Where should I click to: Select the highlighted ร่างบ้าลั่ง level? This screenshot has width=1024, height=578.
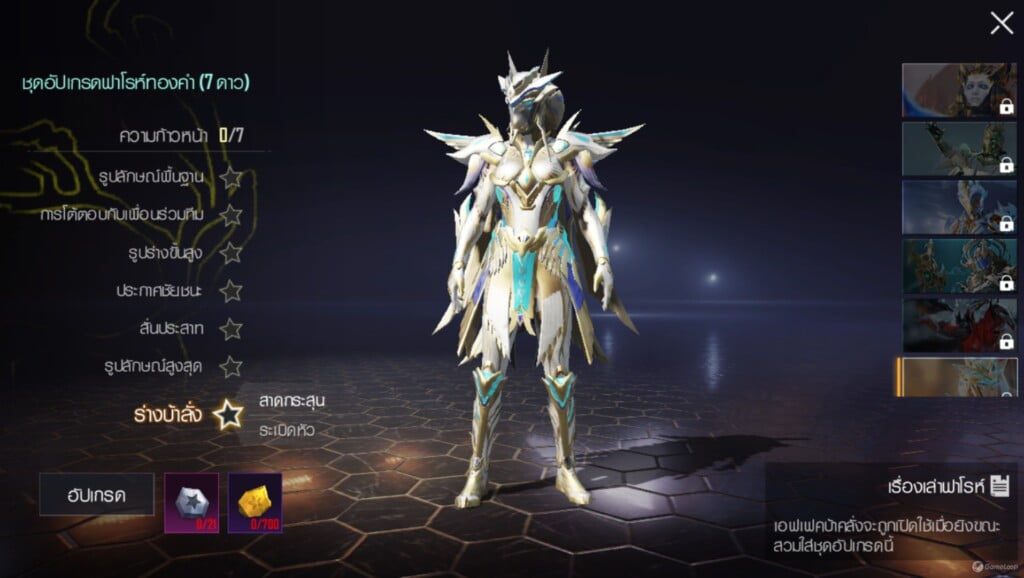tap(228, 414)
